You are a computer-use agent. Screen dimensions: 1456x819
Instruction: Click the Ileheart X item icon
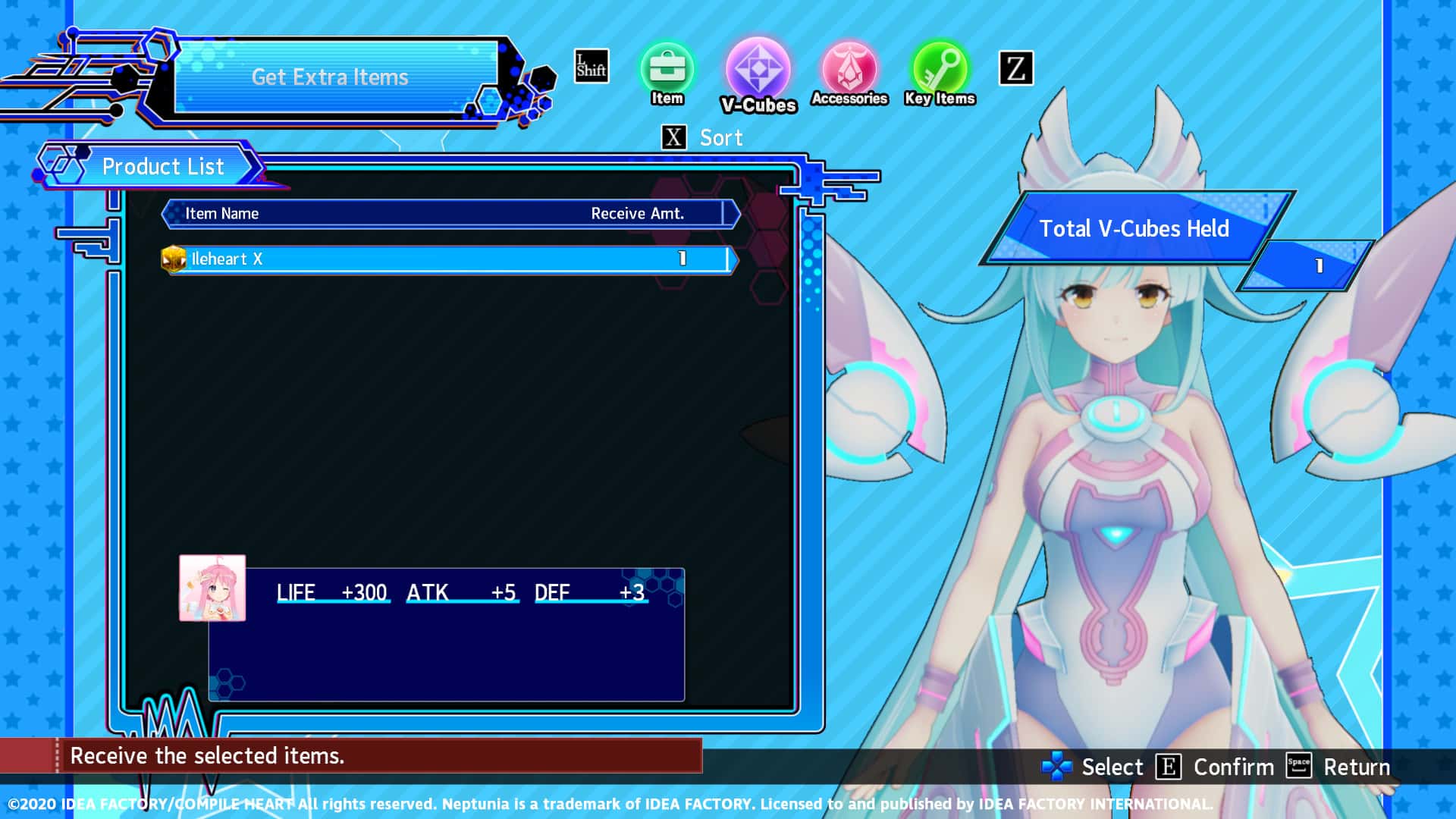pos(174,258)
